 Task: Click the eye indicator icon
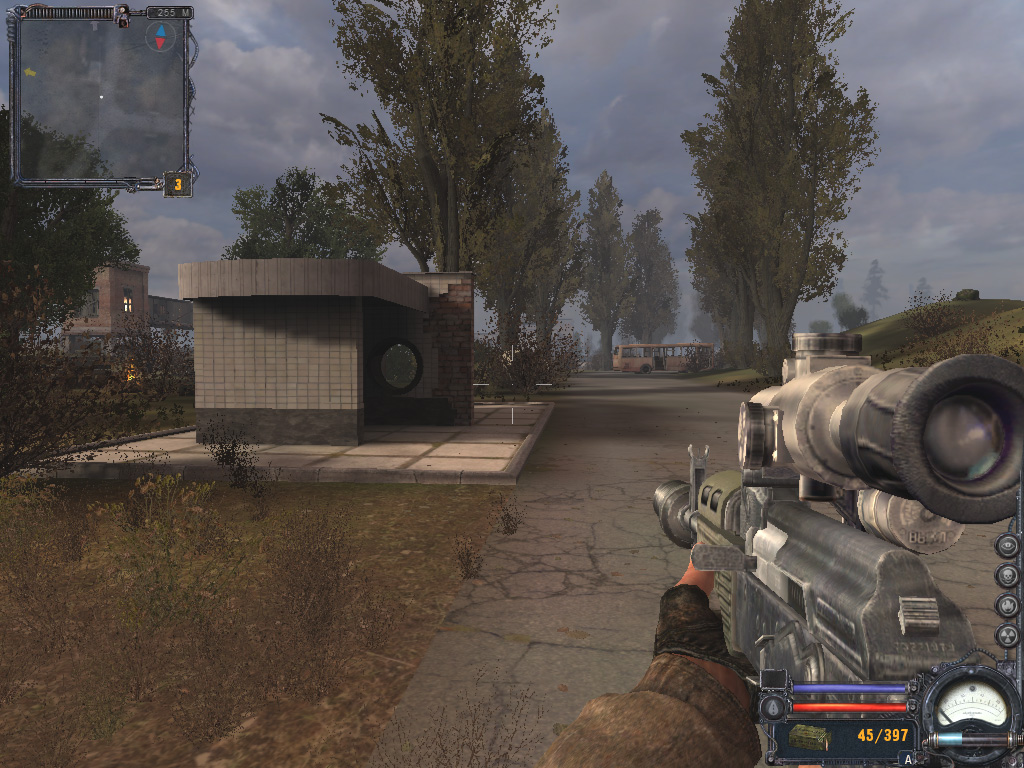point(1007,546)
